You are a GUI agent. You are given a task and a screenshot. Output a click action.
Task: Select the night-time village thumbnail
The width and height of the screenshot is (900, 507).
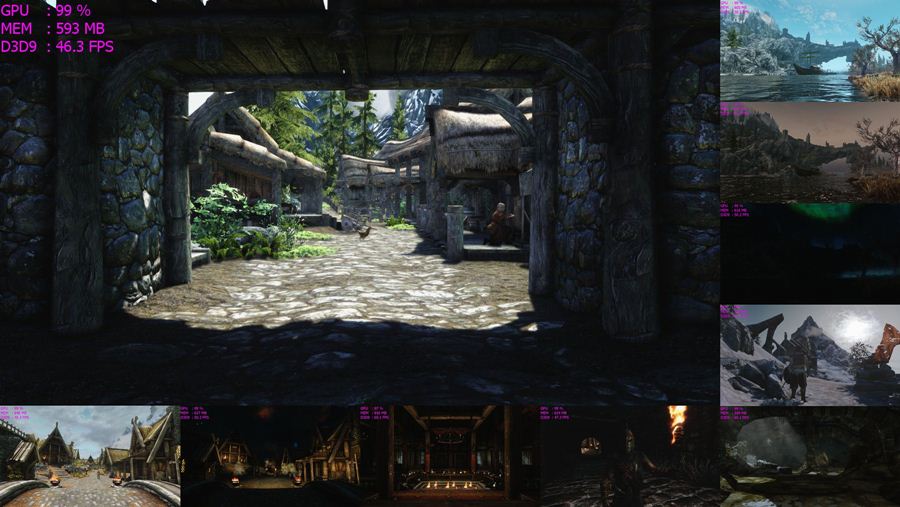coord(270,455)
